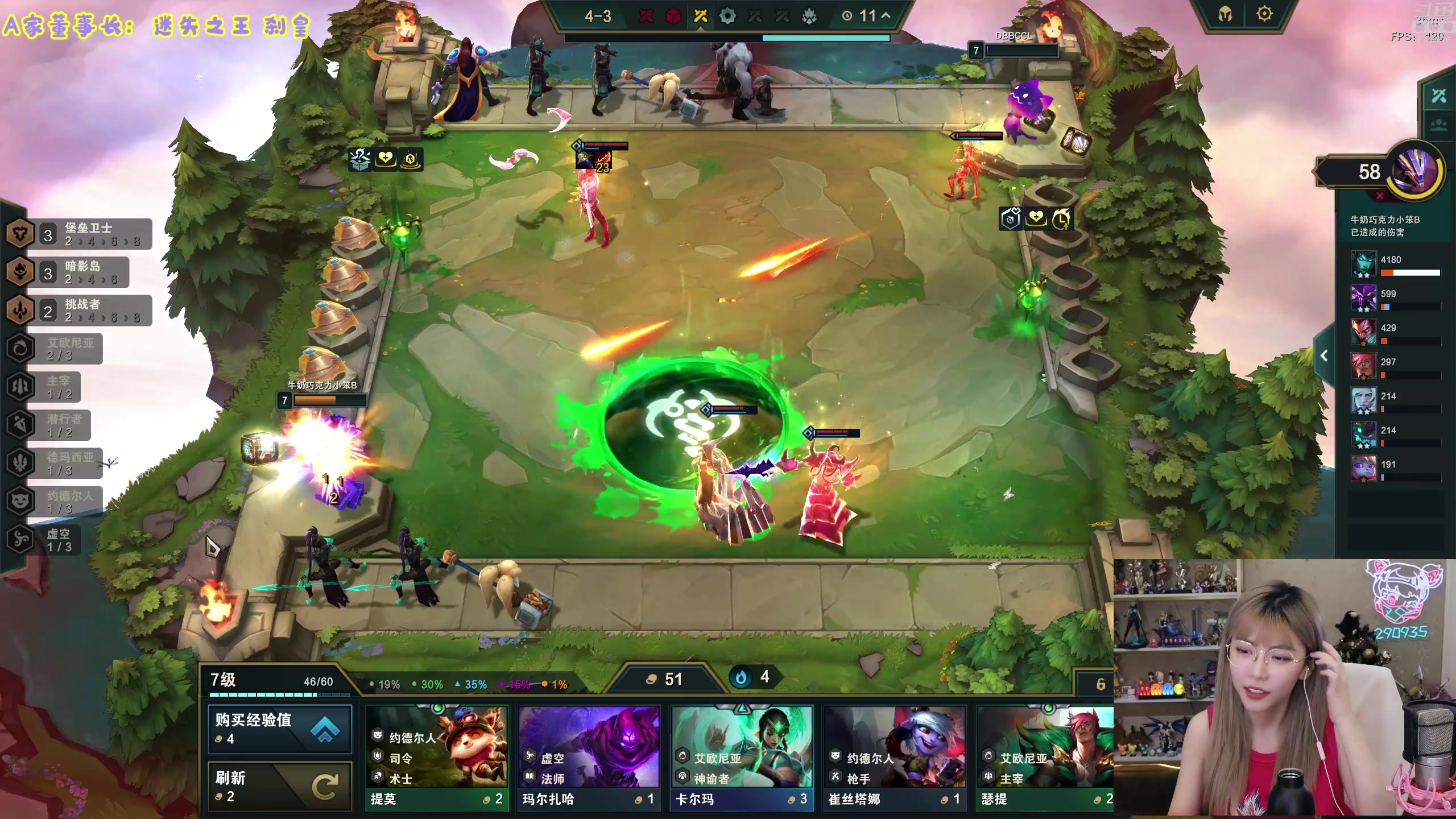This screenshot has height=819, width=1456.
Task: Click the 58 health player portrait
Action: click(1414, 172)
